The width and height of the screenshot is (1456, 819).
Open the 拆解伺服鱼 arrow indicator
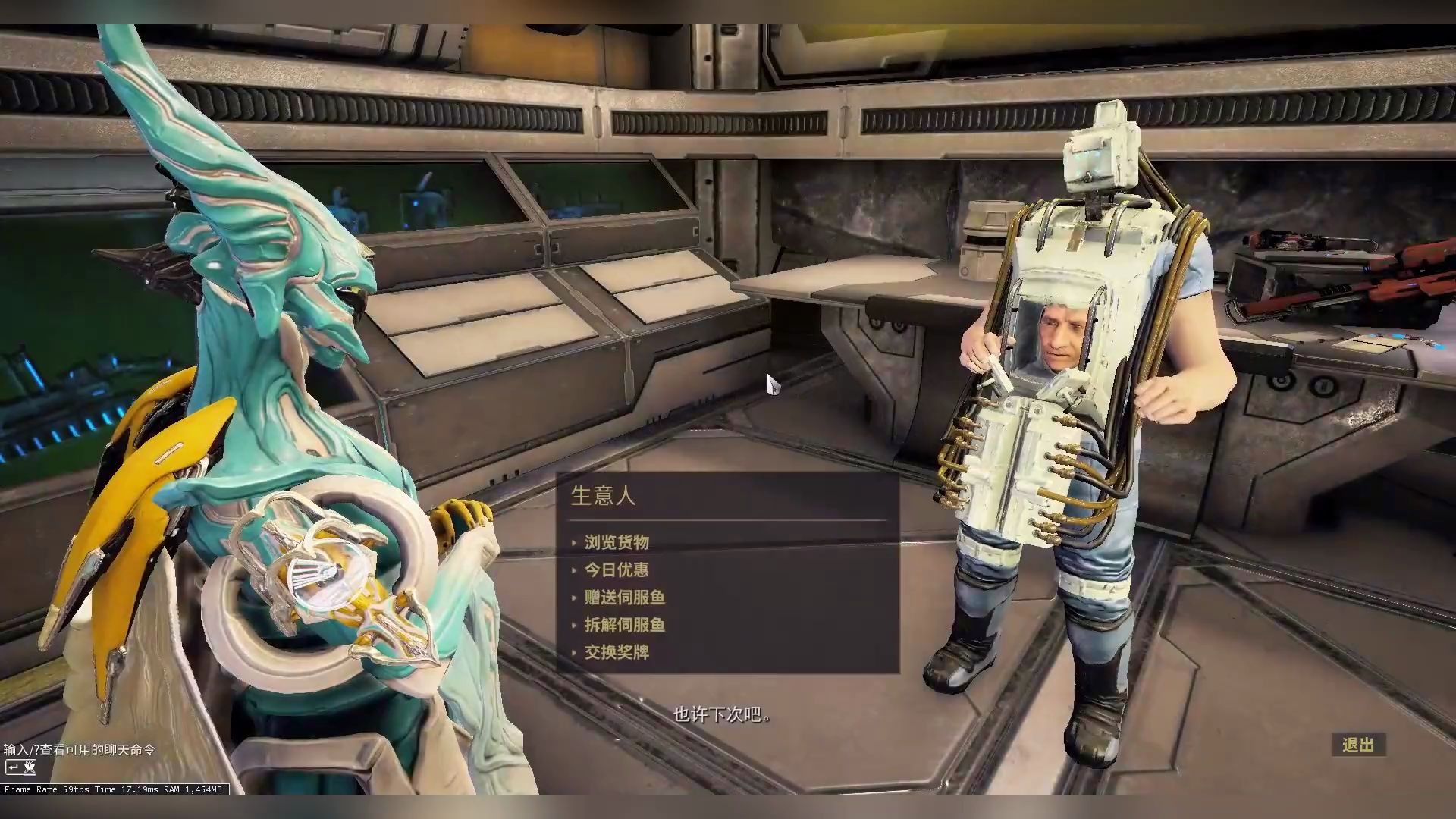click(576, 625)
